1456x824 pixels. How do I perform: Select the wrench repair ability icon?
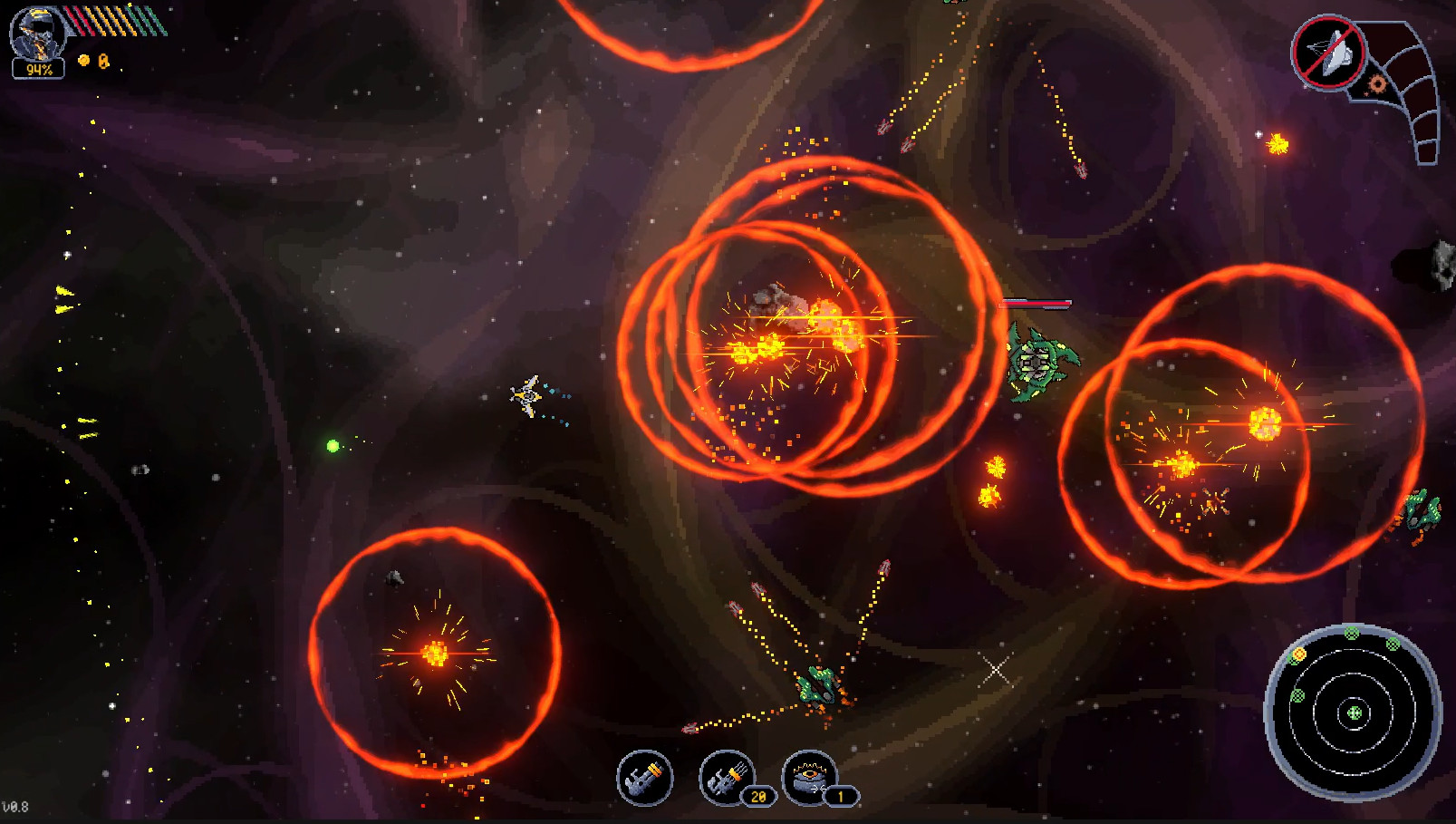644,778
